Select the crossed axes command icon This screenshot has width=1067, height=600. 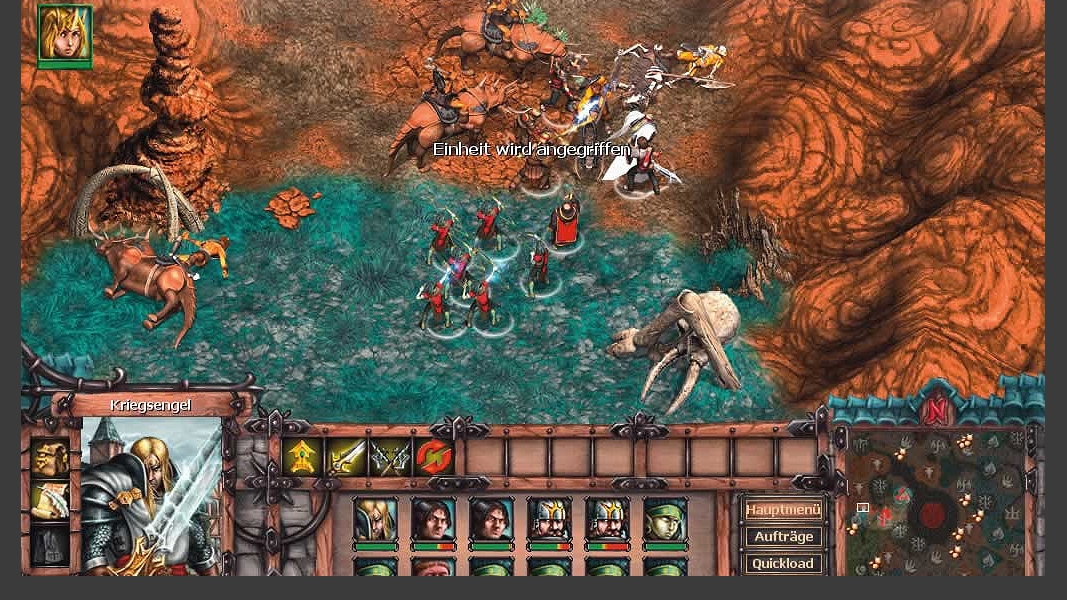pyautogui.click(x=390, y=457)
